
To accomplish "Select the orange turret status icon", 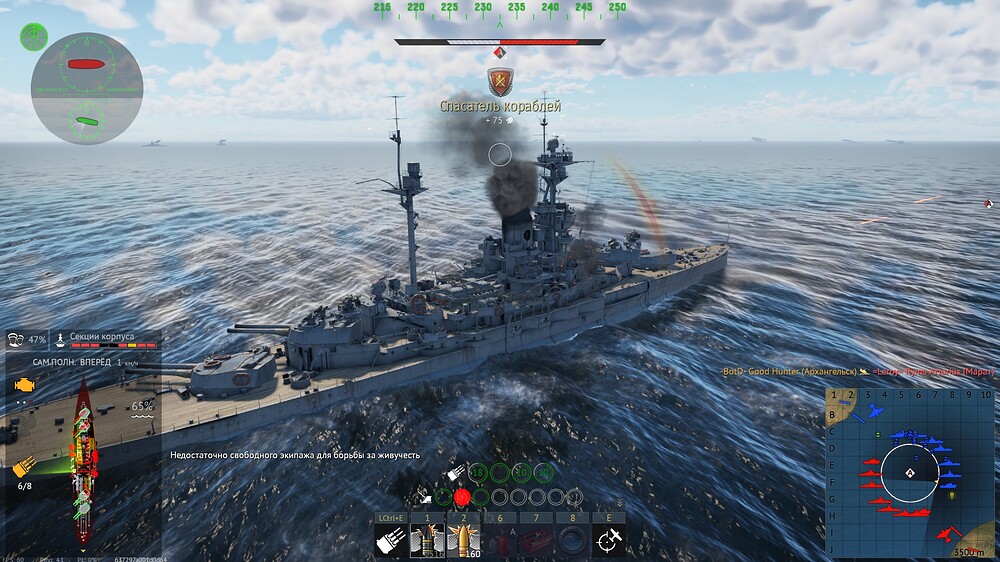I will [x=25, y=466].
